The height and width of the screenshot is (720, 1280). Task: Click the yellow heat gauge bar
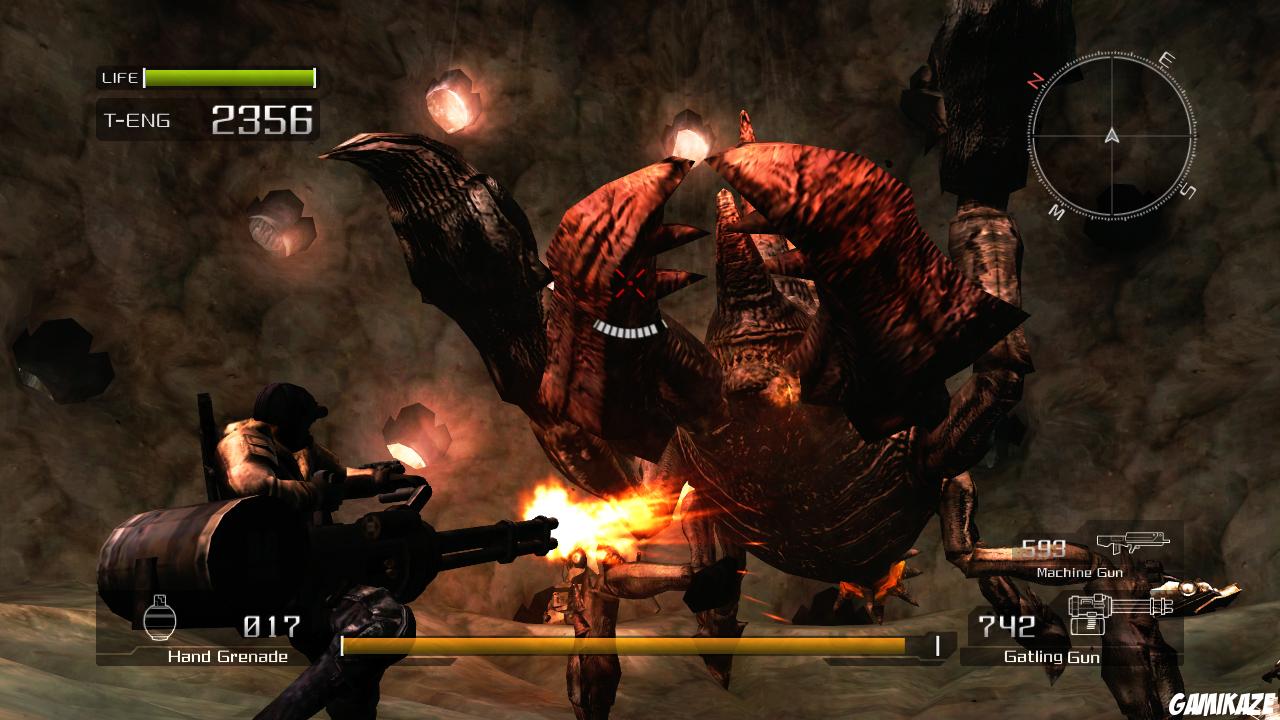click(x=640, y=644)
